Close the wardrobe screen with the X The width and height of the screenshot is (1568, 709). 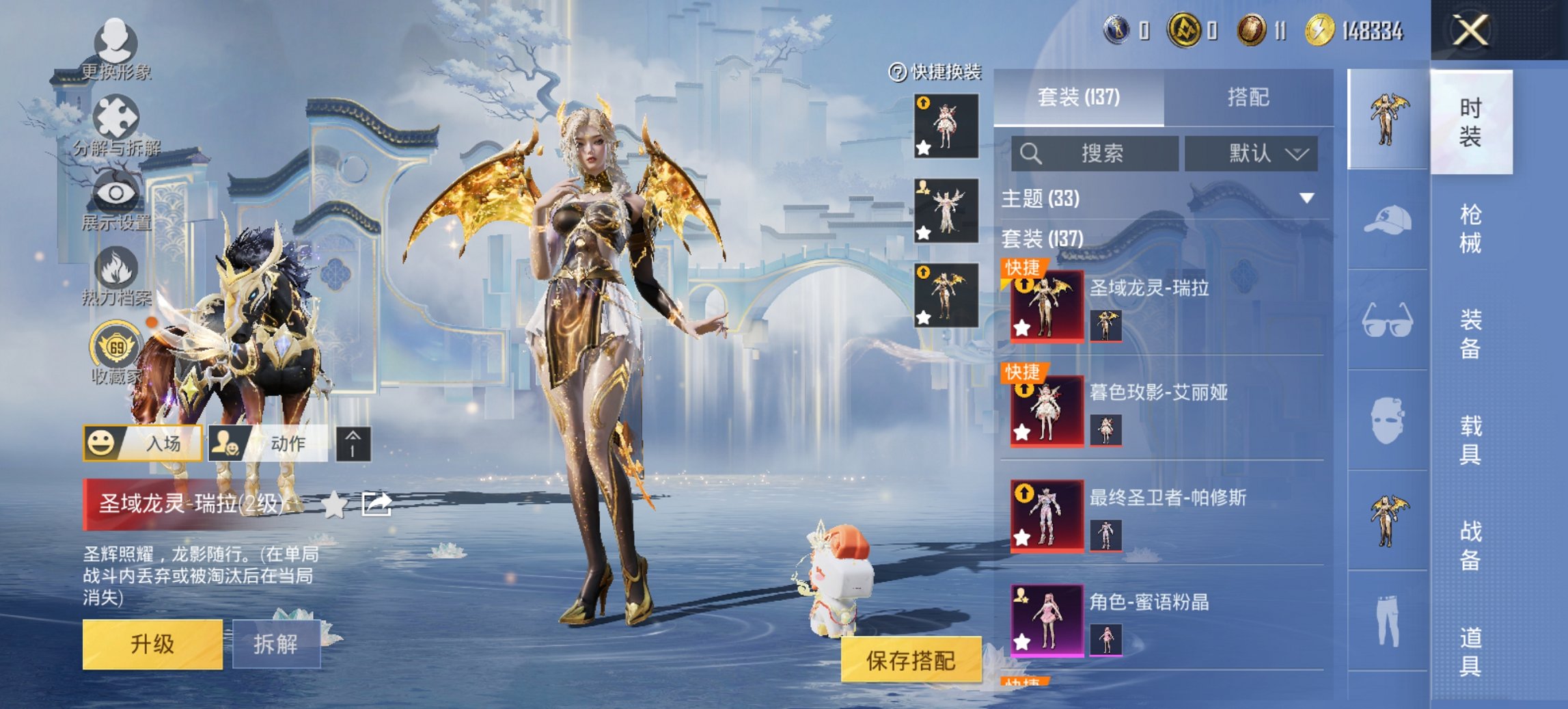(1470, 31)
